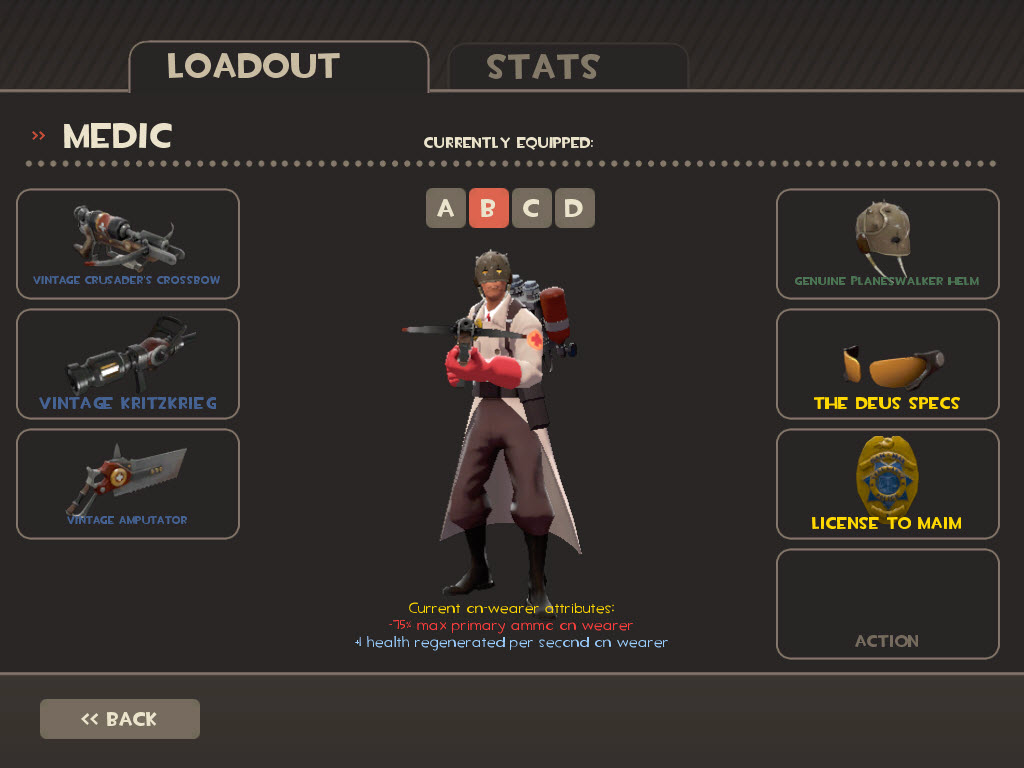Choose the Vintage Kritzkrieg slot
This screenshot has width=1024, height=768.
[128, 364]
